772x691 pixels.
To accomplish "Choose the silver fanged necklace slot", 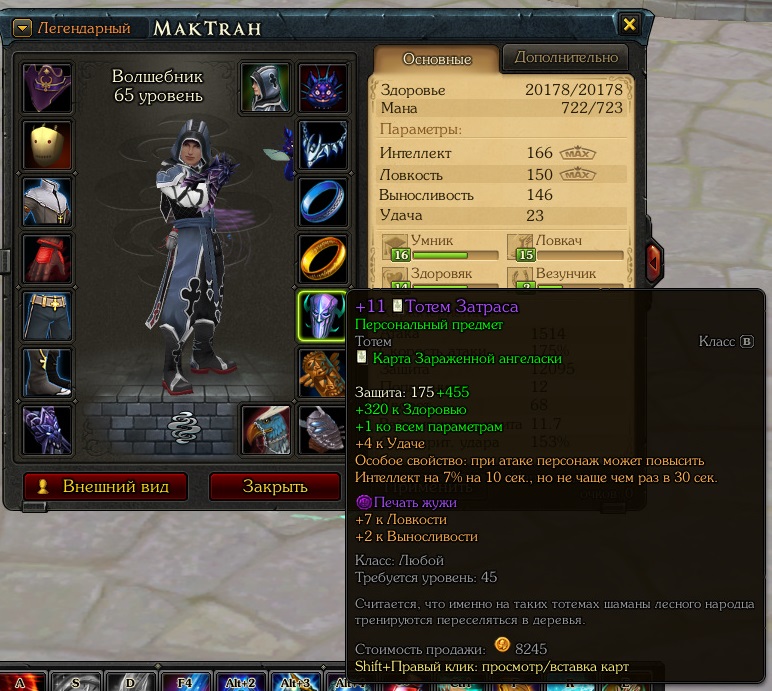I will coord(323,145).
